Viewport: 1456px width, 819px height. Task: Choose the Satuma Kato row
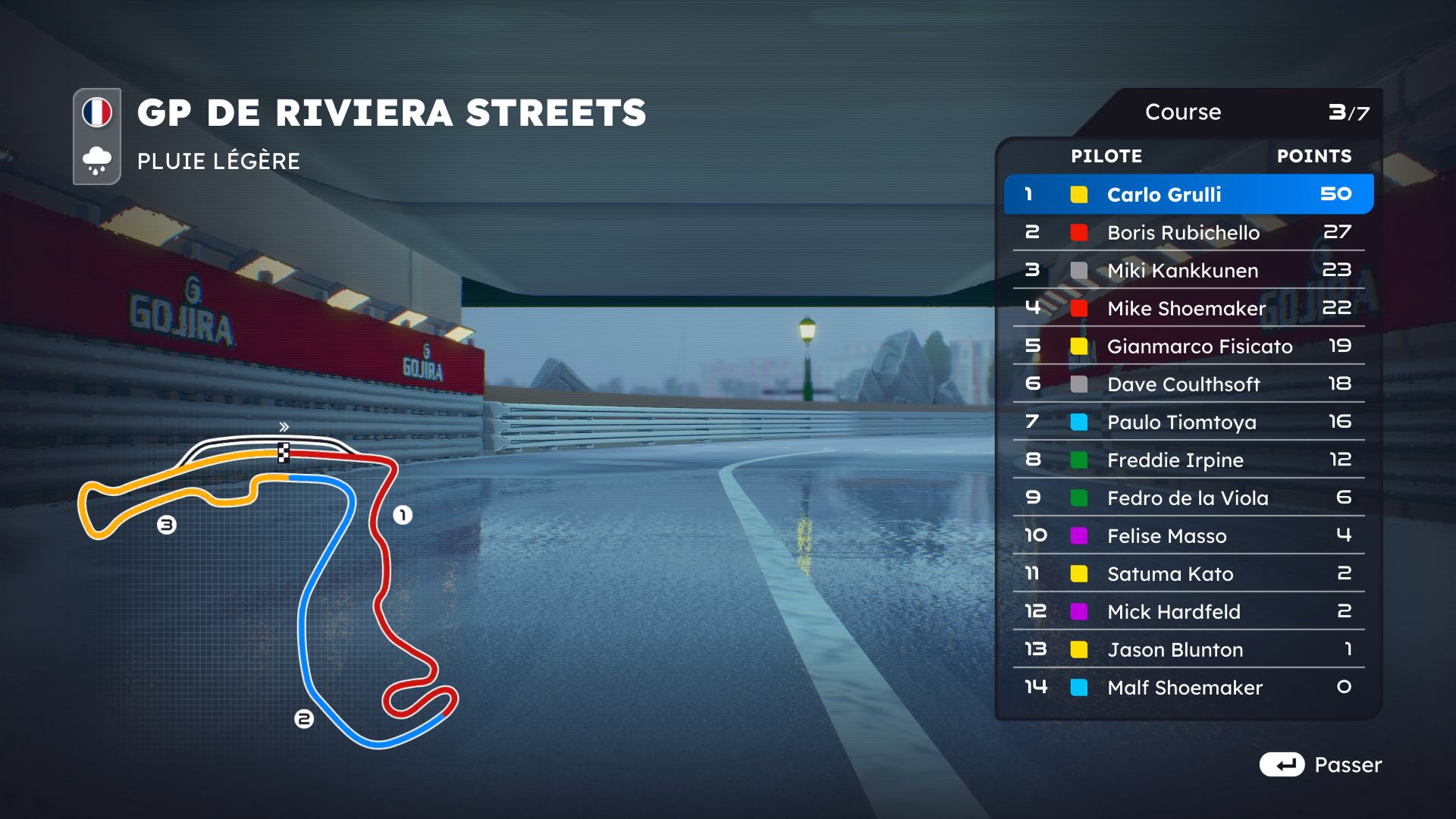point(1188,573)
